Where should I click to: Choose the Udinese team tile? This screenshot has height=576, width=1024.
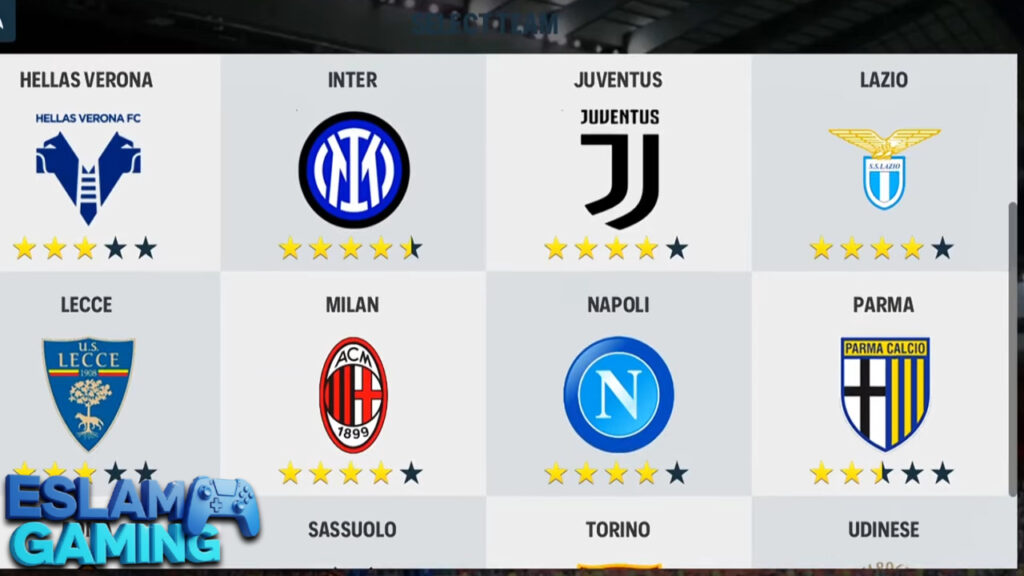point(884,532)
